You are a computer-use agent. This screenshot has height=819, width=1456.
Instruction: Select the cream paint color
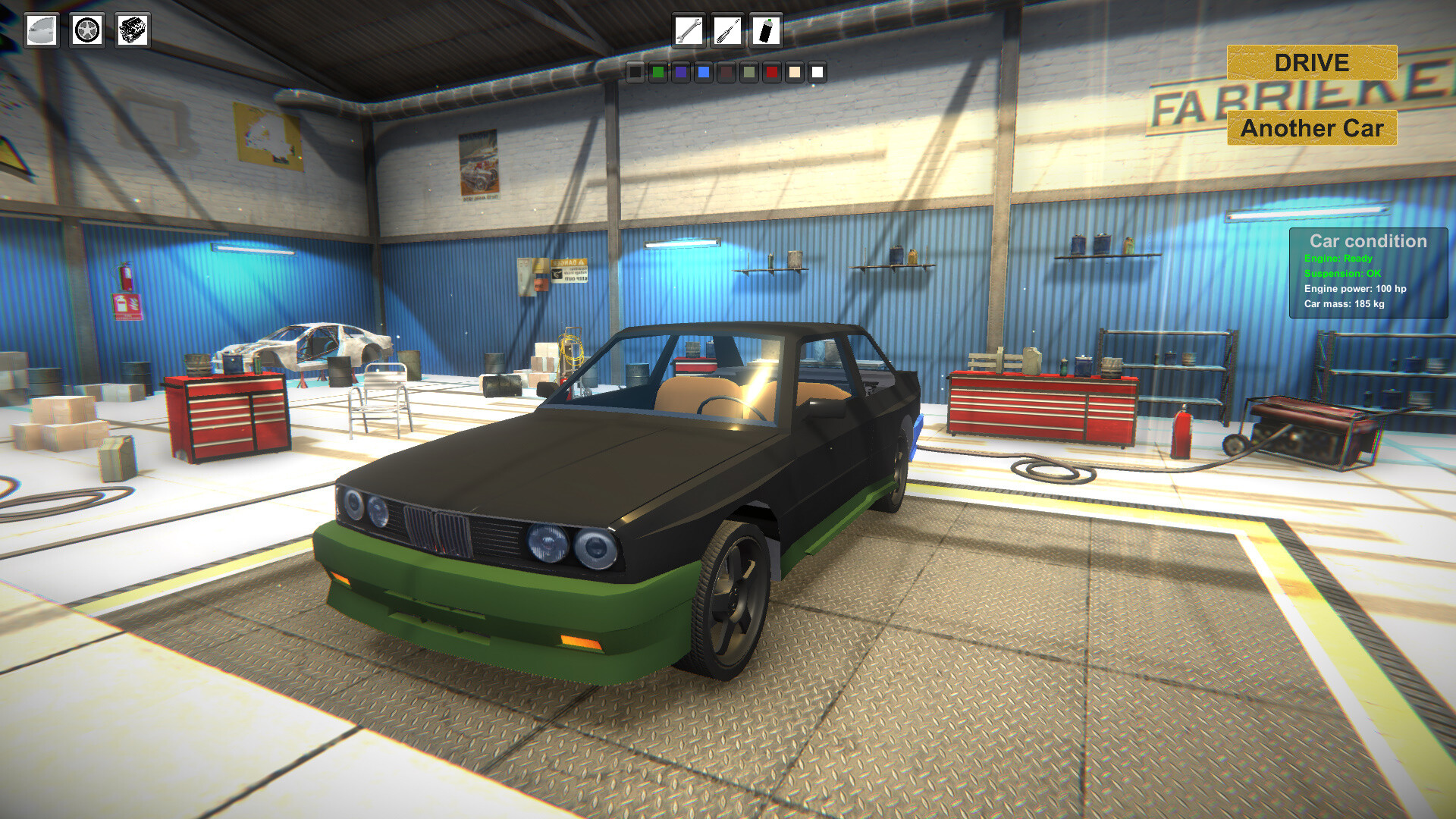(794, 74)
